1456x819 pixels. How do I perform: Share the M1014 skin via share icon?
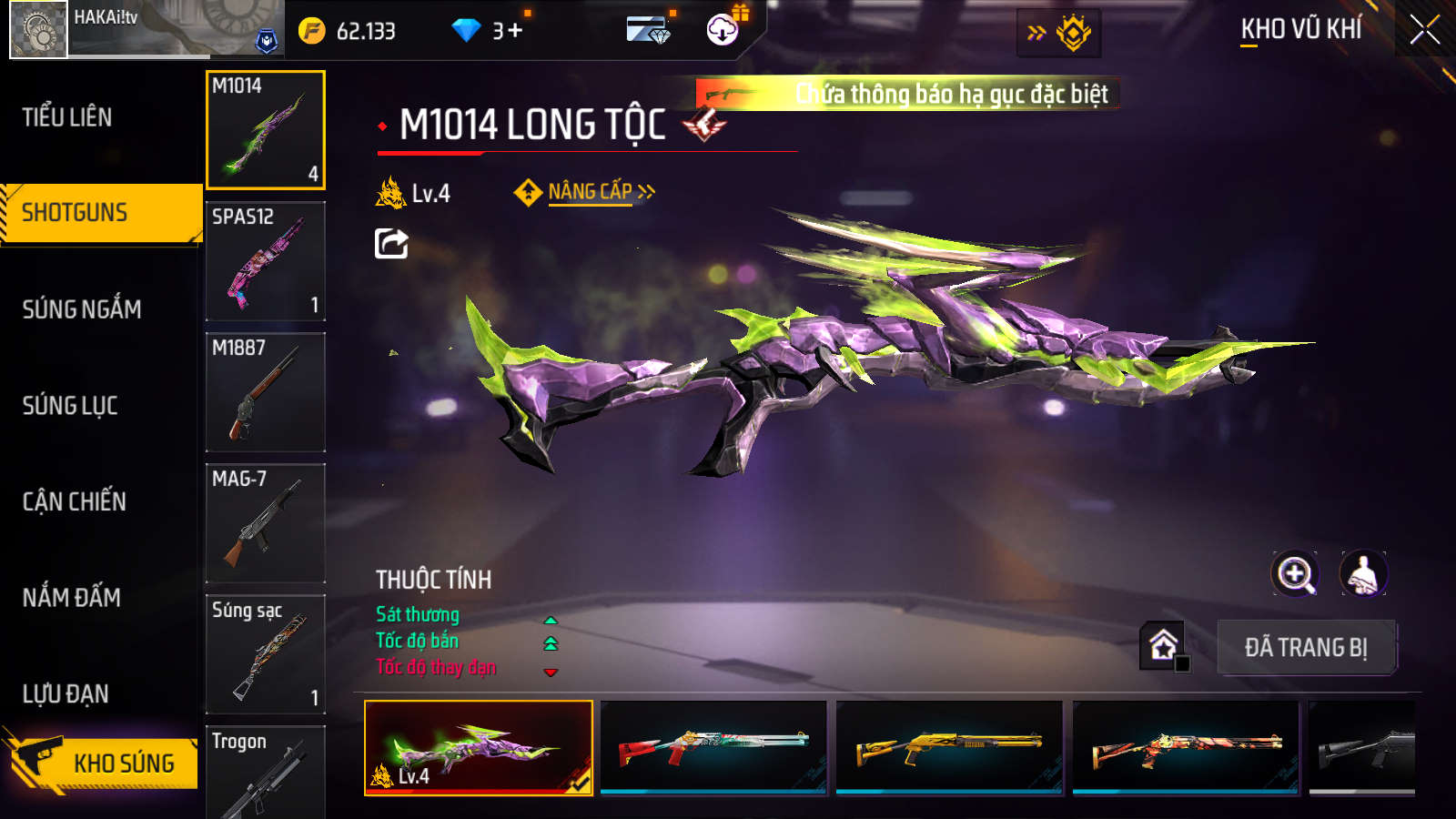tap(391, 244)
